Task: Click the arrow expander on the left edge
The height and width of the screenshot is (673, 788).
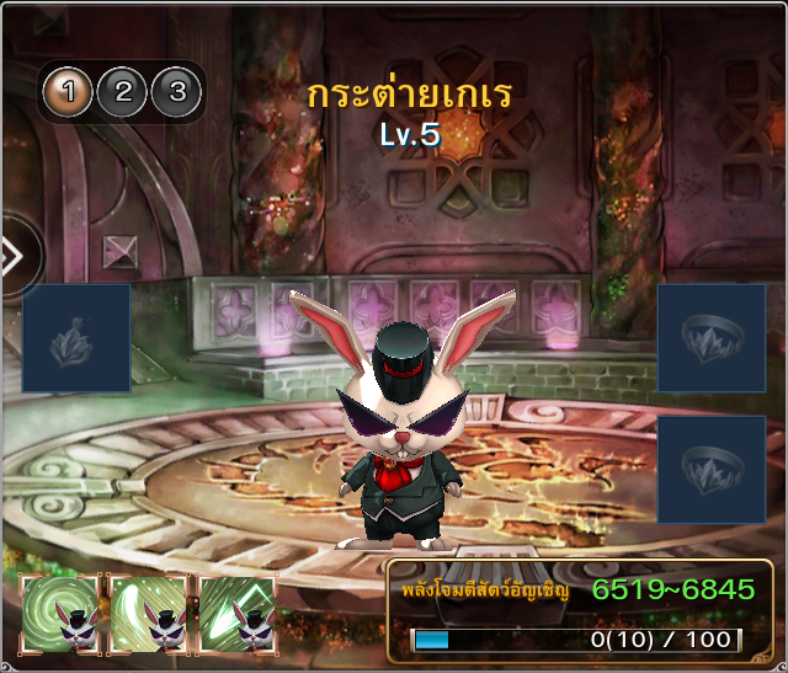Action: (x=14, y=257)
